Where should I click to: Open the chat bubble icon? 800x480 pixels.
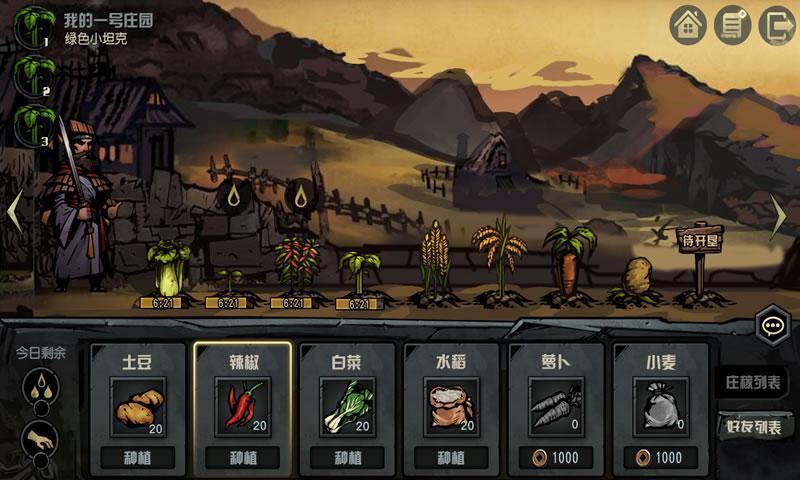coord(772,326)
